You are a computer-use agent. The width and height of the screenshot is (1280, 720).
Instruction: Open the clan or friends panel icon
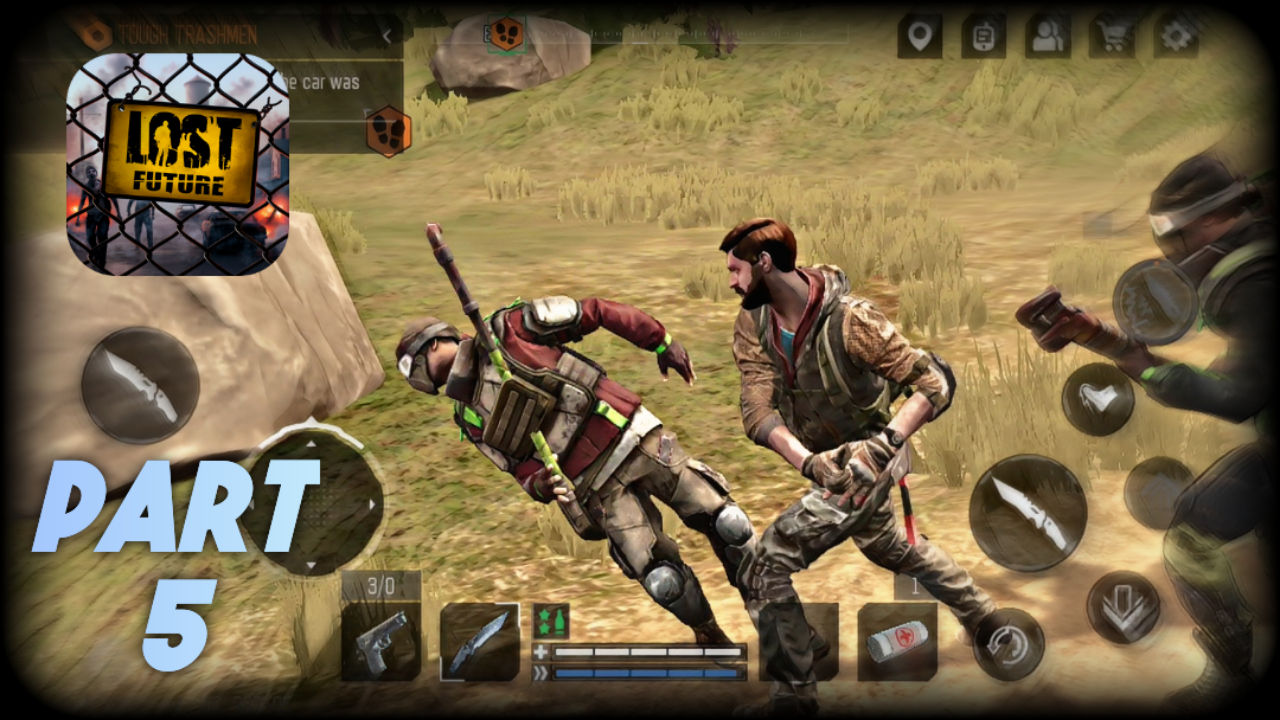[1048, 36]
